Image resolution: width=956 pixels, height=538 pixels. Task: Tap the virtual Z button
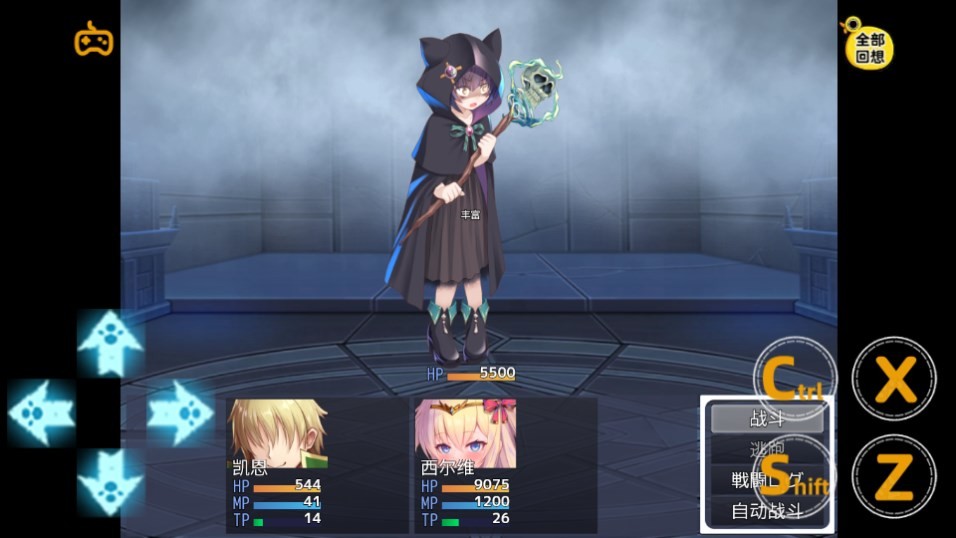(x=894, y=477)
